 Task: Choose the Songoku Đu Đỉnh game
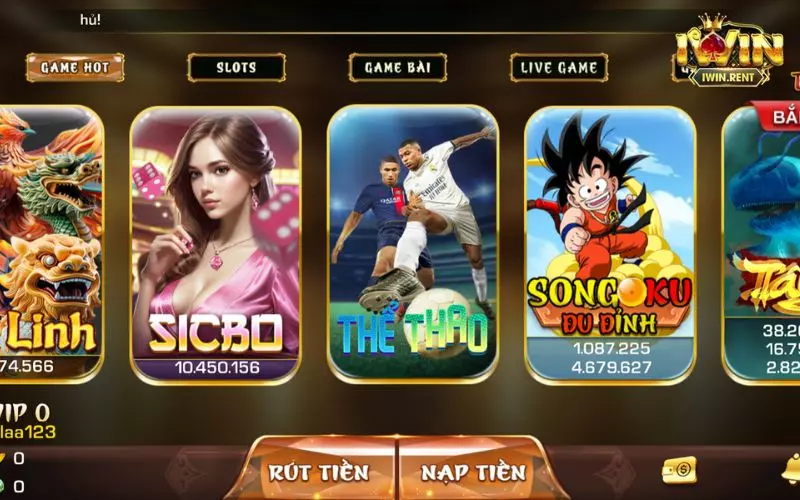pyautogui.click(x=610, y=245)
